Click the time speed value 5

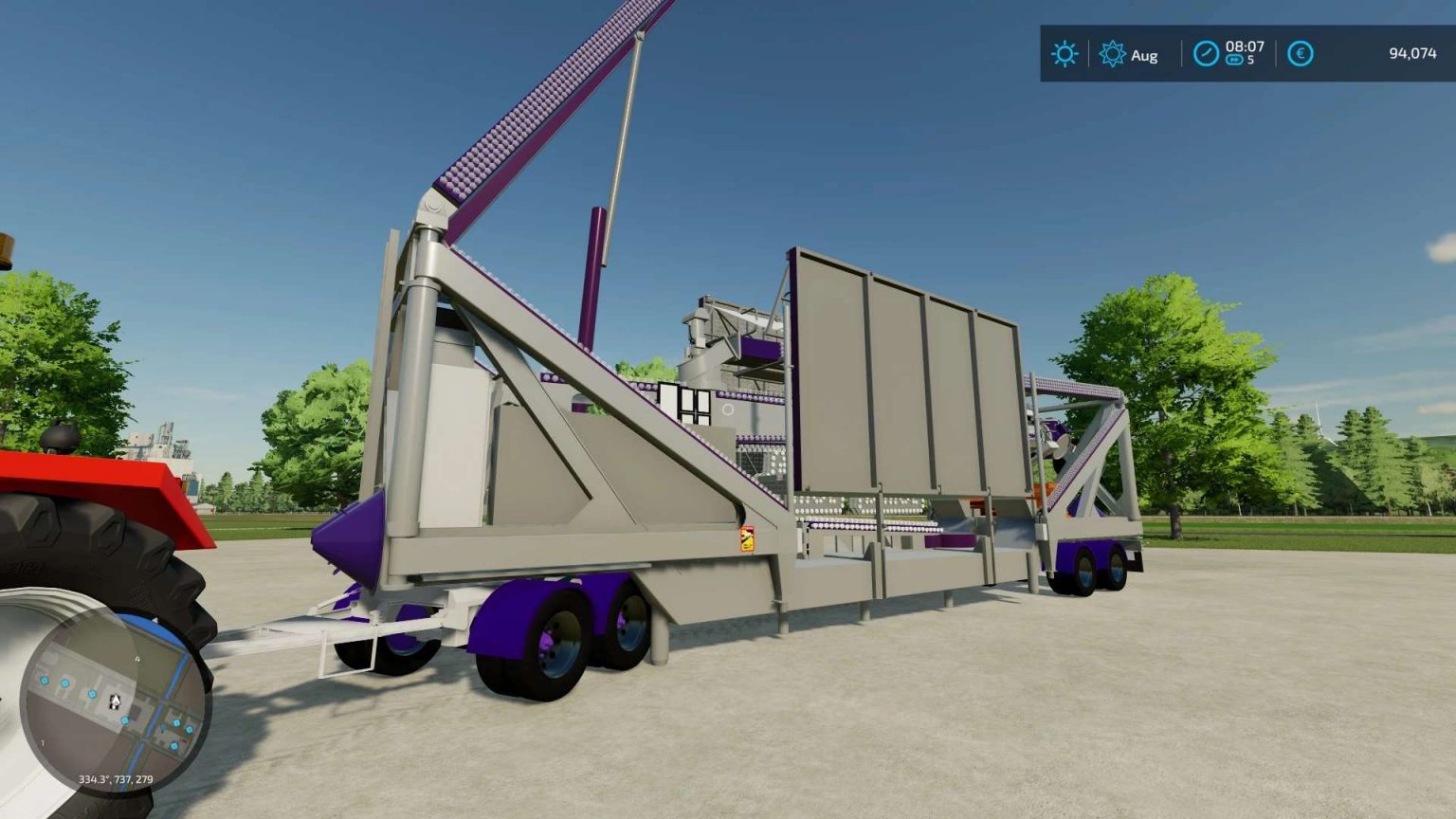(1250, 59)
